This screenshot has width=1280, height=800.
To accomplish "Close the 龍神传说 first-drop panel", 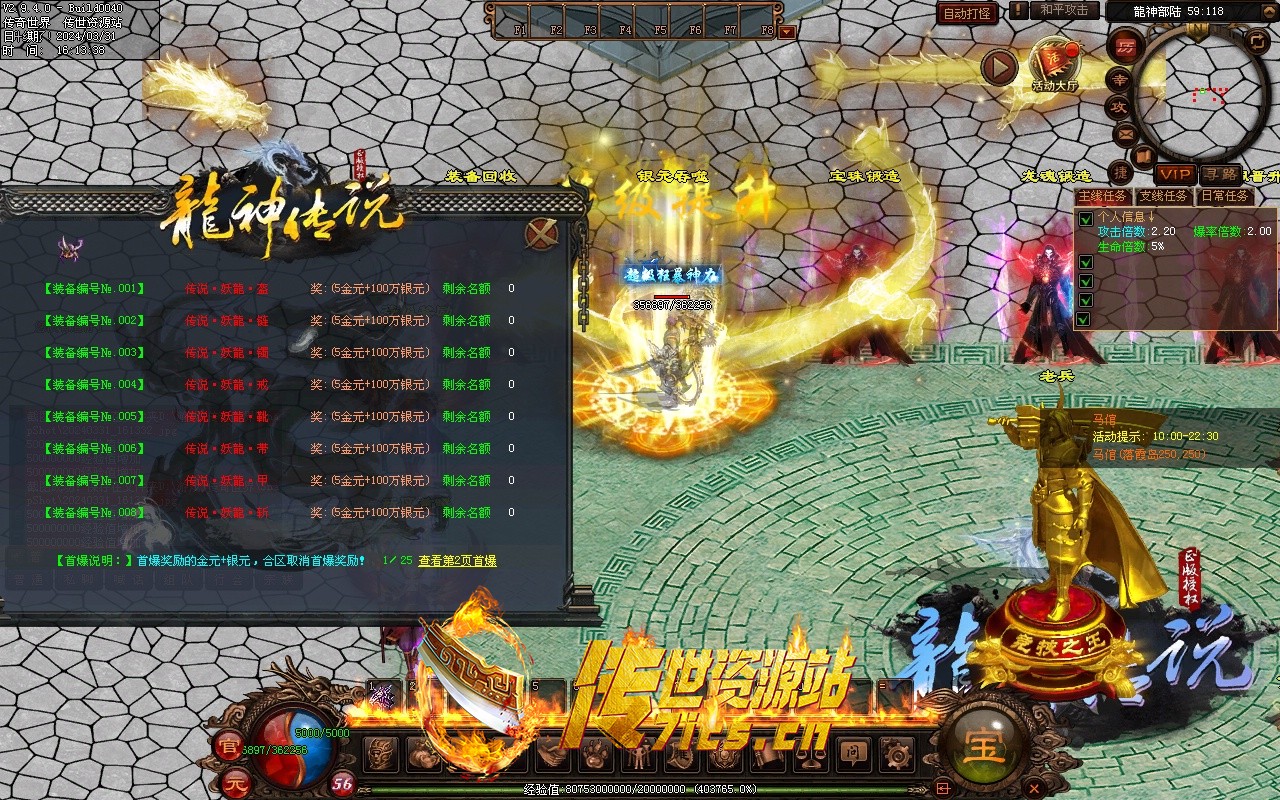I will tap(541, 234).
